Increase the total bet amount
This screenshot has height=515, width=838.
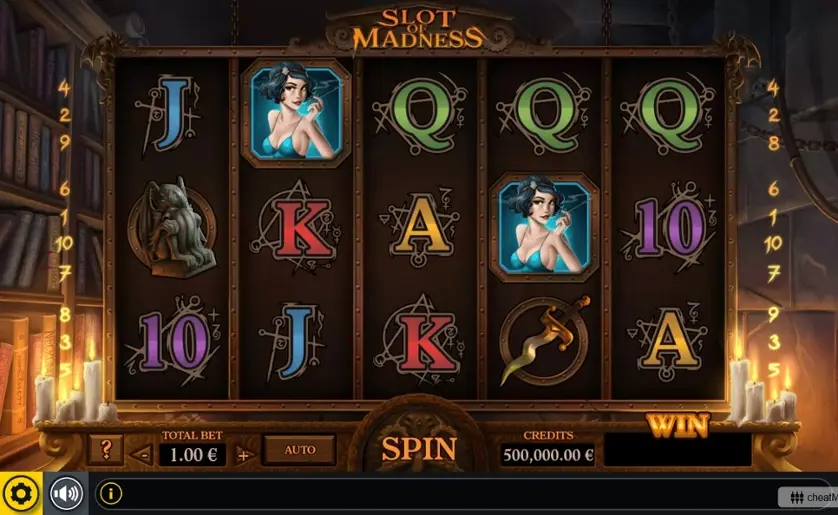coord(243,455)
